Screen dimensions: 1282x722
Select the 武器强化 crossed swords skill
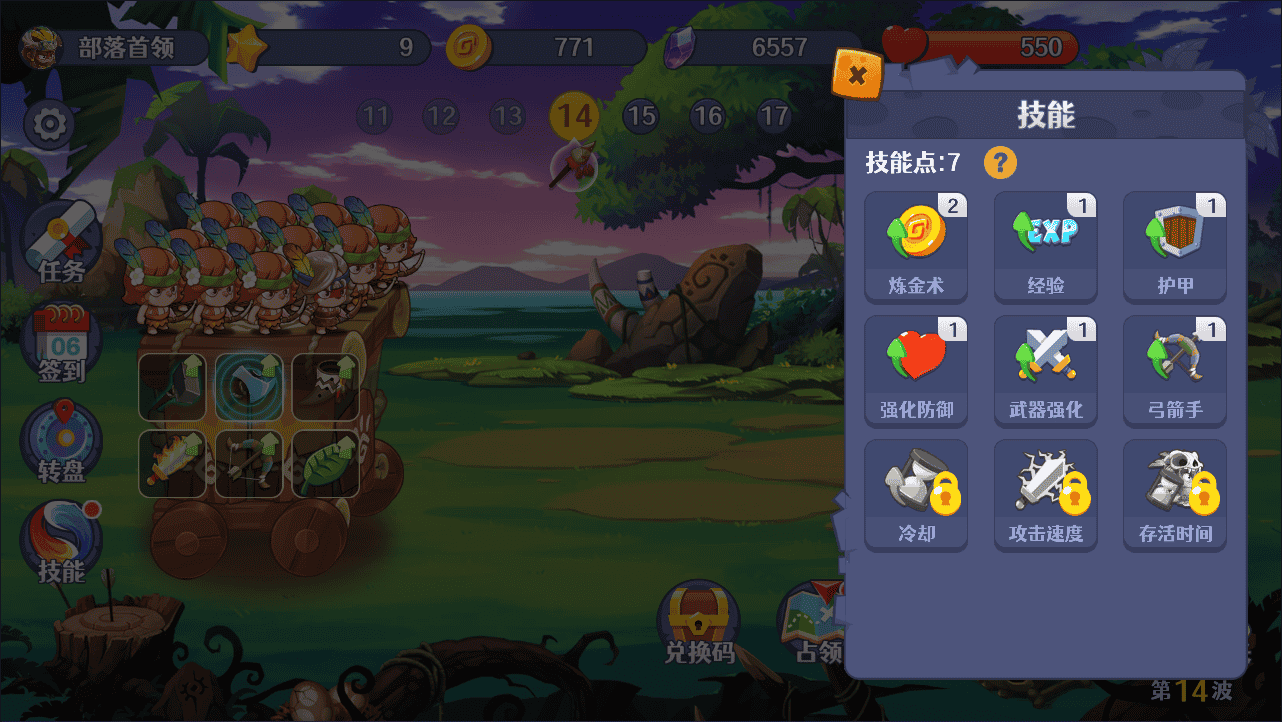pyautogui.click(x=1045, y=370)
